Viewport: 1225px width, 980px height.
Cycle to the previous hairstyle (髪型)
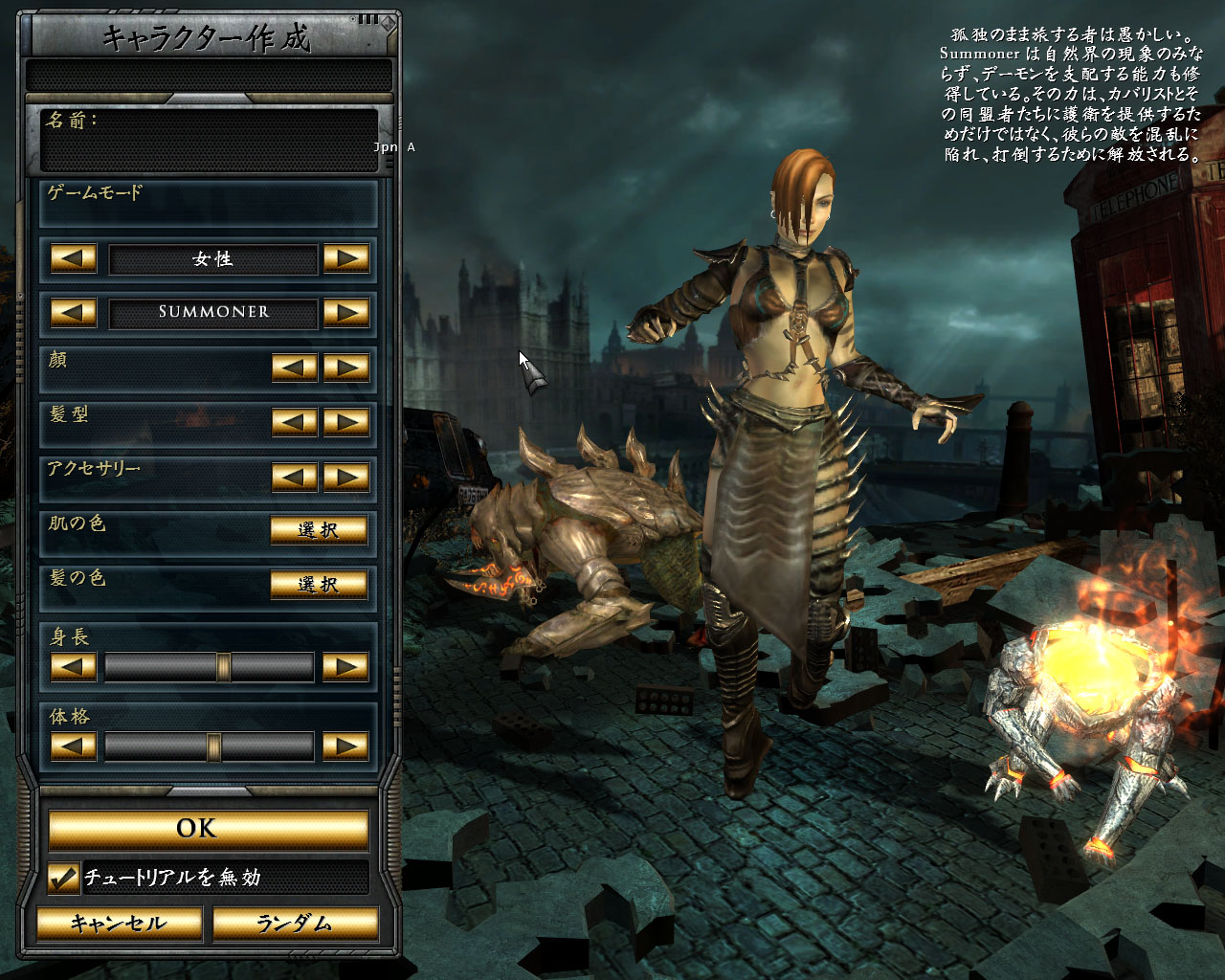click(x=295, y=422)
